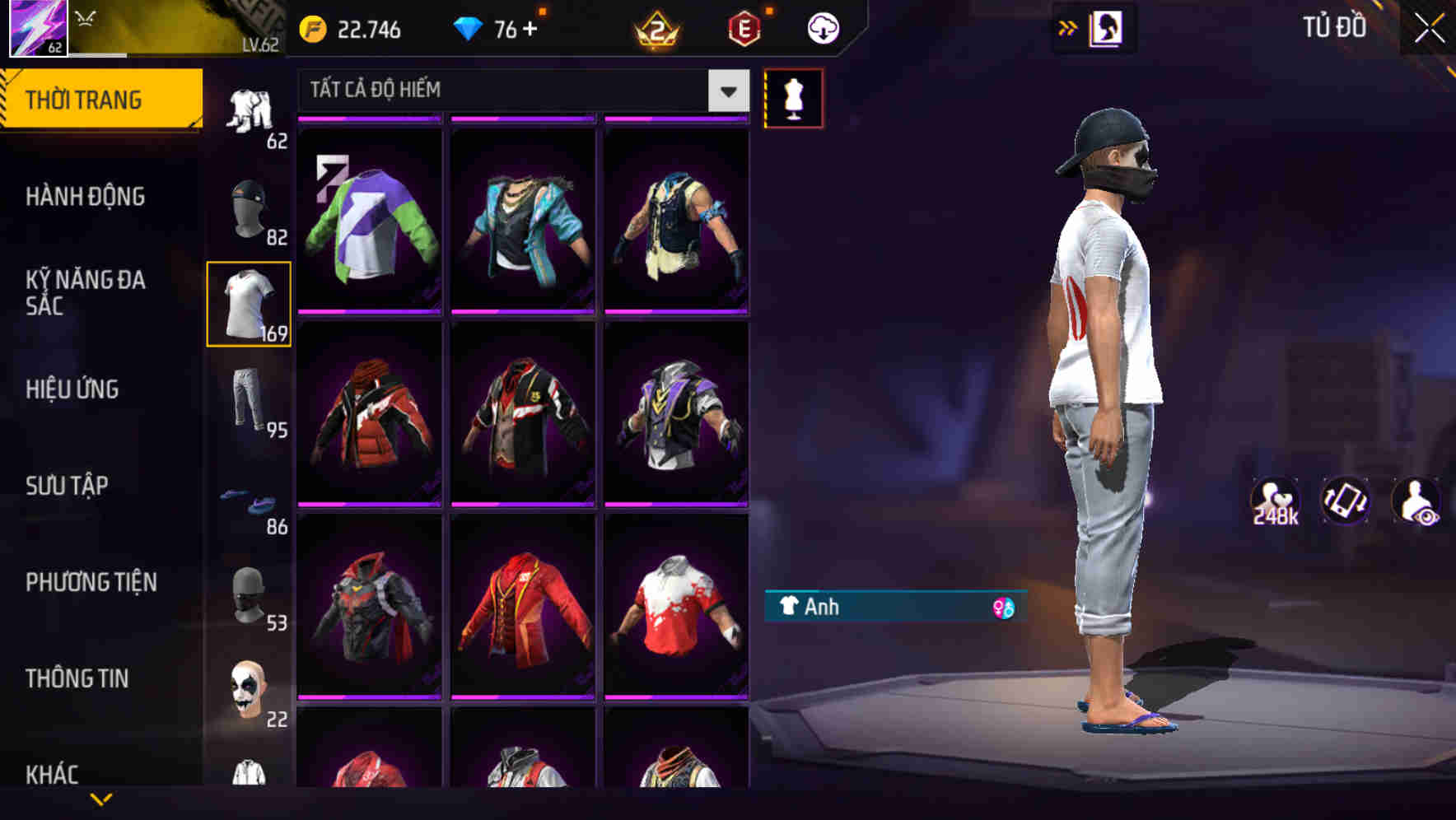Screen dimensions: 1456x820
Task: Open the rank crown icon in top bar
Action: 655,27
